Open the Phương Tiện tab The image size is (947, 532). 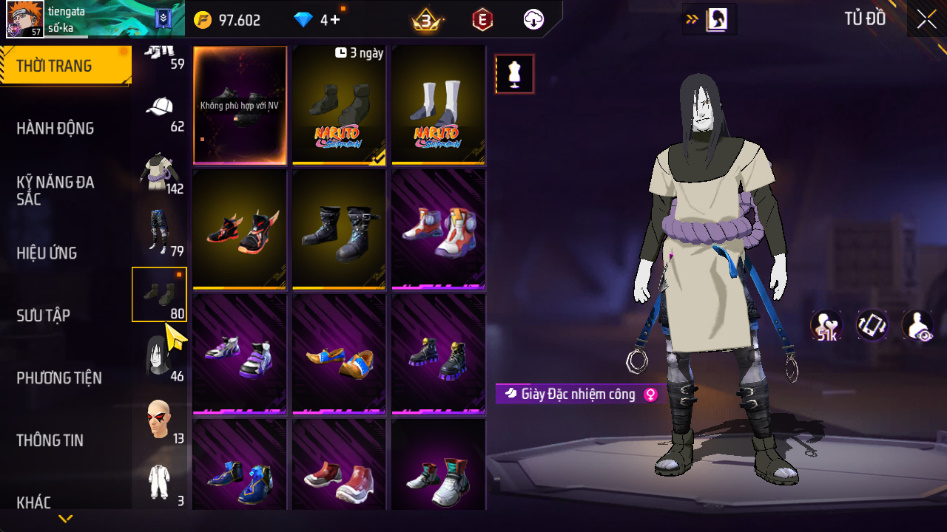pyautogui.click(x=59, y=378)
